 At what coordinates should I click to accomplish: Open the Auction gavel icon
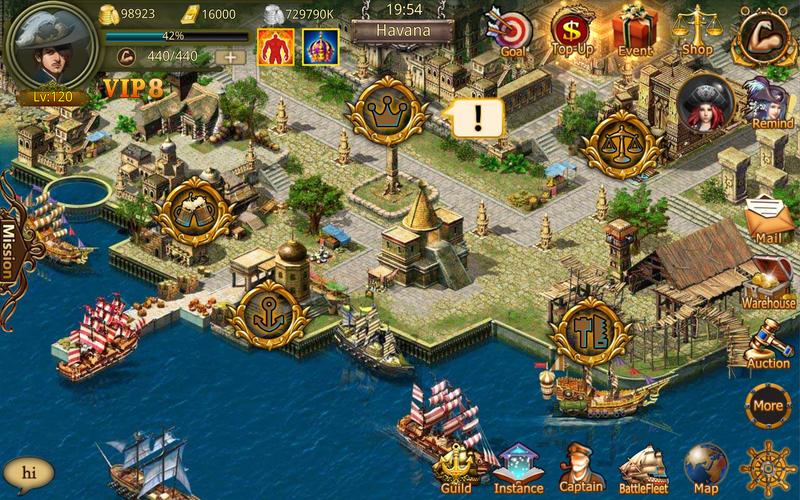click(769, 342)
